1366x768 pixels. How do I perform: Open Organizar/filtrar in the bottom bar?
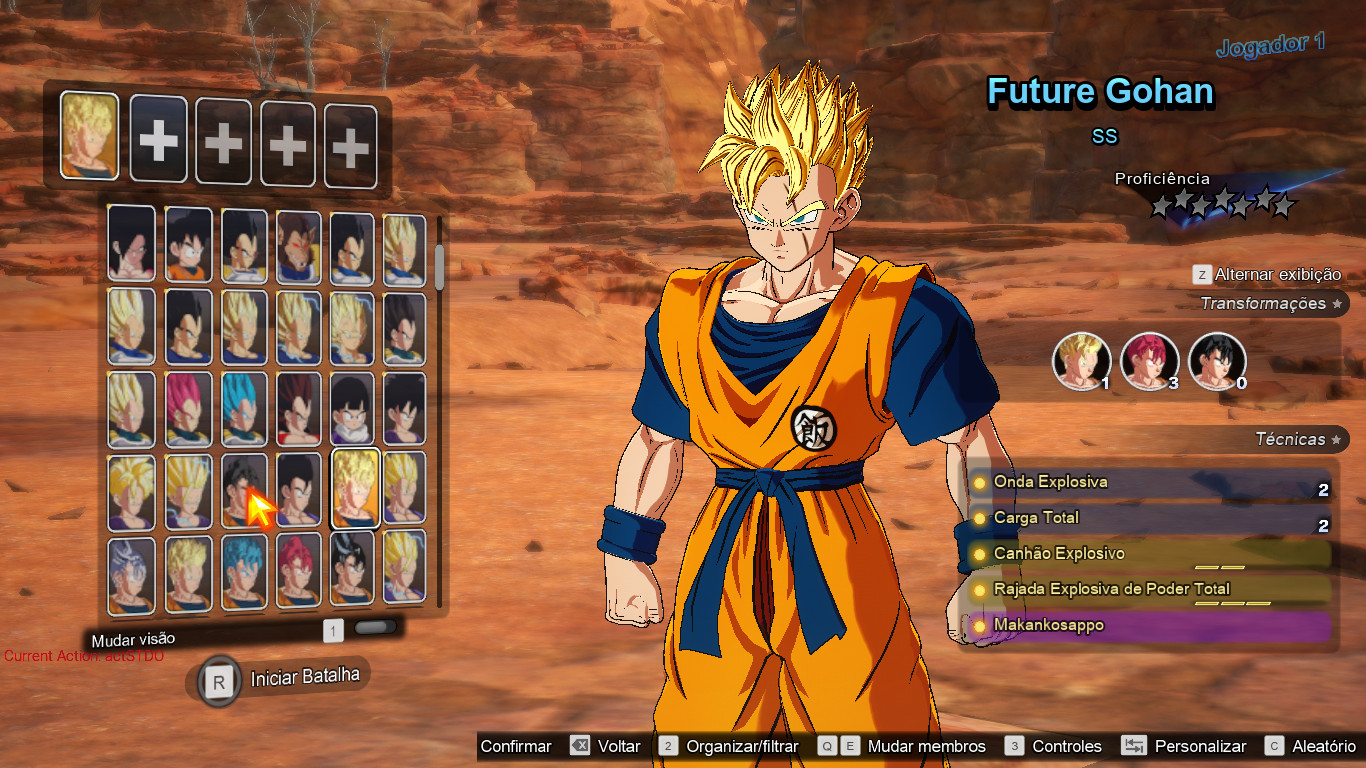[x=742, y=746]
